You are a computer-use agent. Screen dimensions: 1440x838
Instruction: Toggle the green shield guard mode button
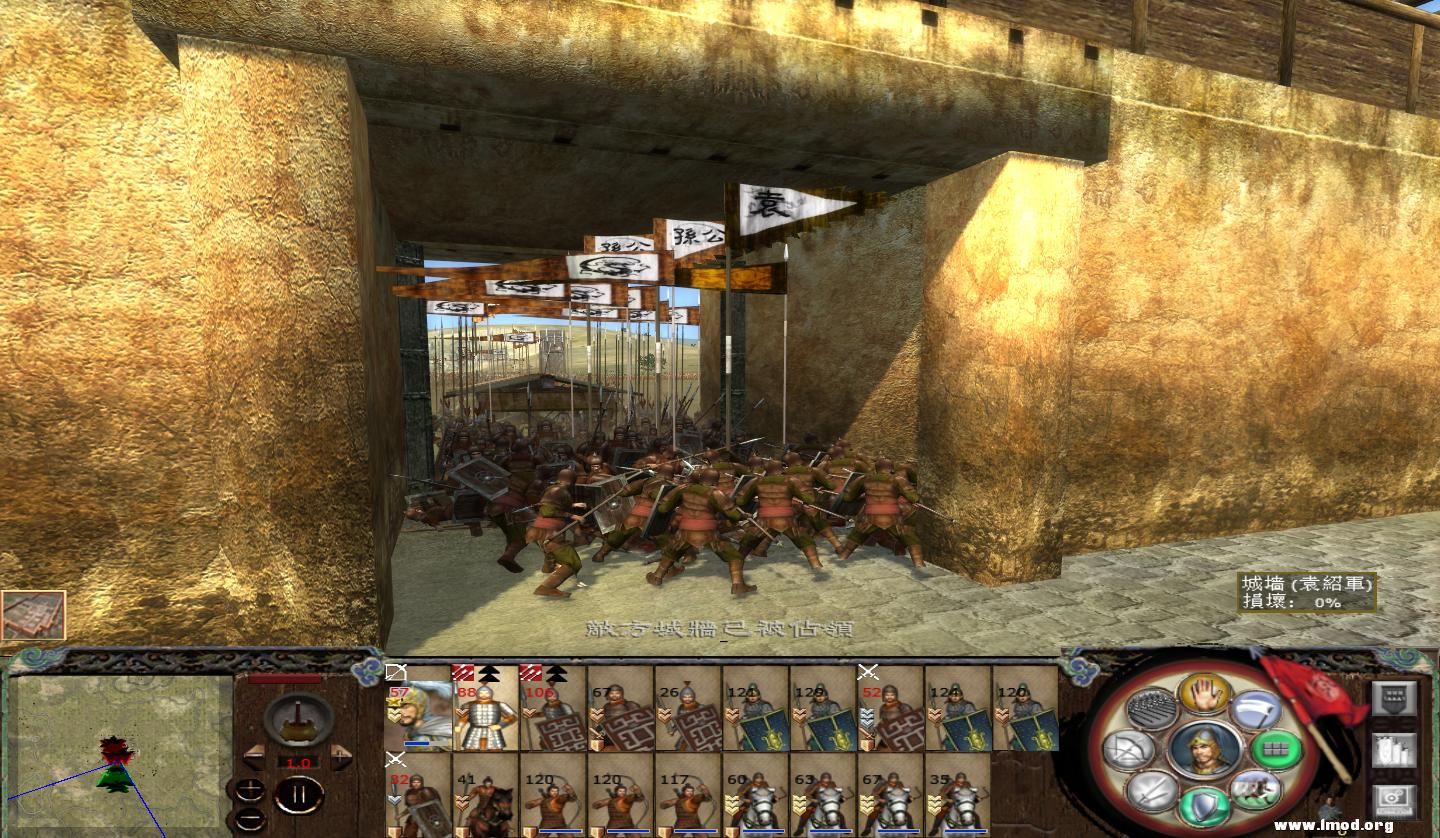pos(1204,806)
